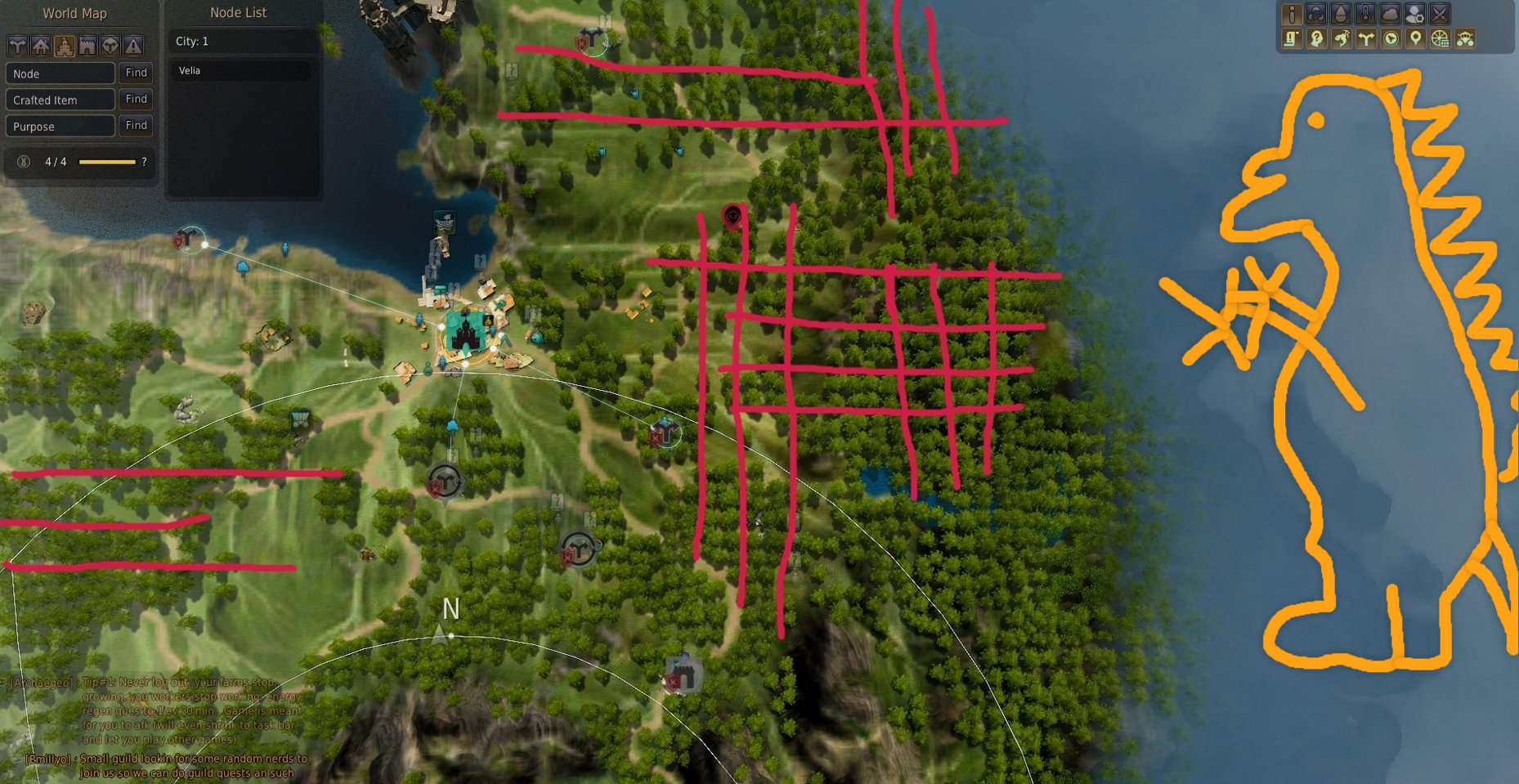The height and width of the screenshot is (784, 1519).
Task: Select the town house filter icon
Action: pyautogui.click(x=40, y=46)
